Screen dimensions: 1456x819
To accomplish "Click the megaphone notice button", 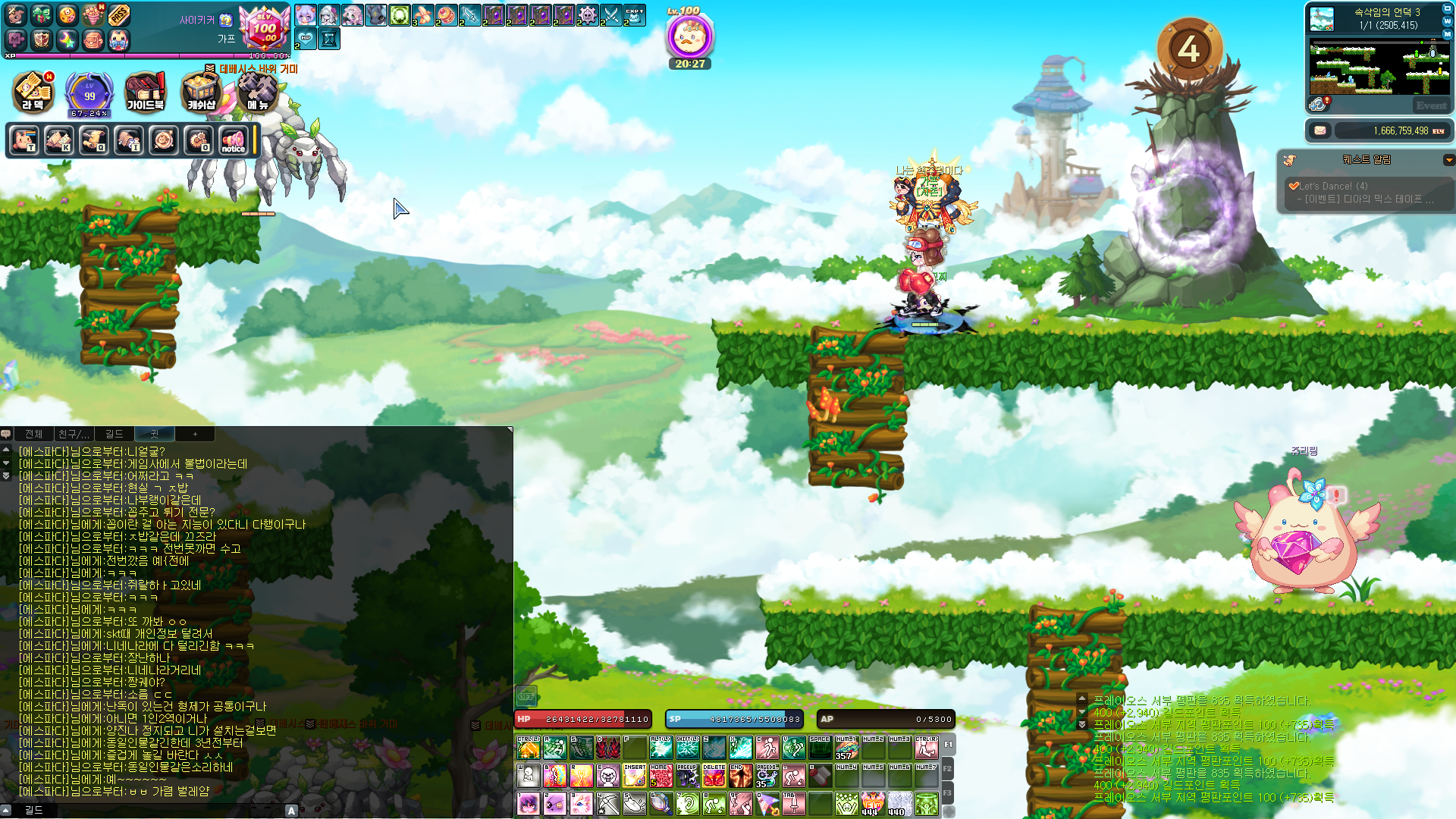I will pyautogui.click(x=234, y=140).
